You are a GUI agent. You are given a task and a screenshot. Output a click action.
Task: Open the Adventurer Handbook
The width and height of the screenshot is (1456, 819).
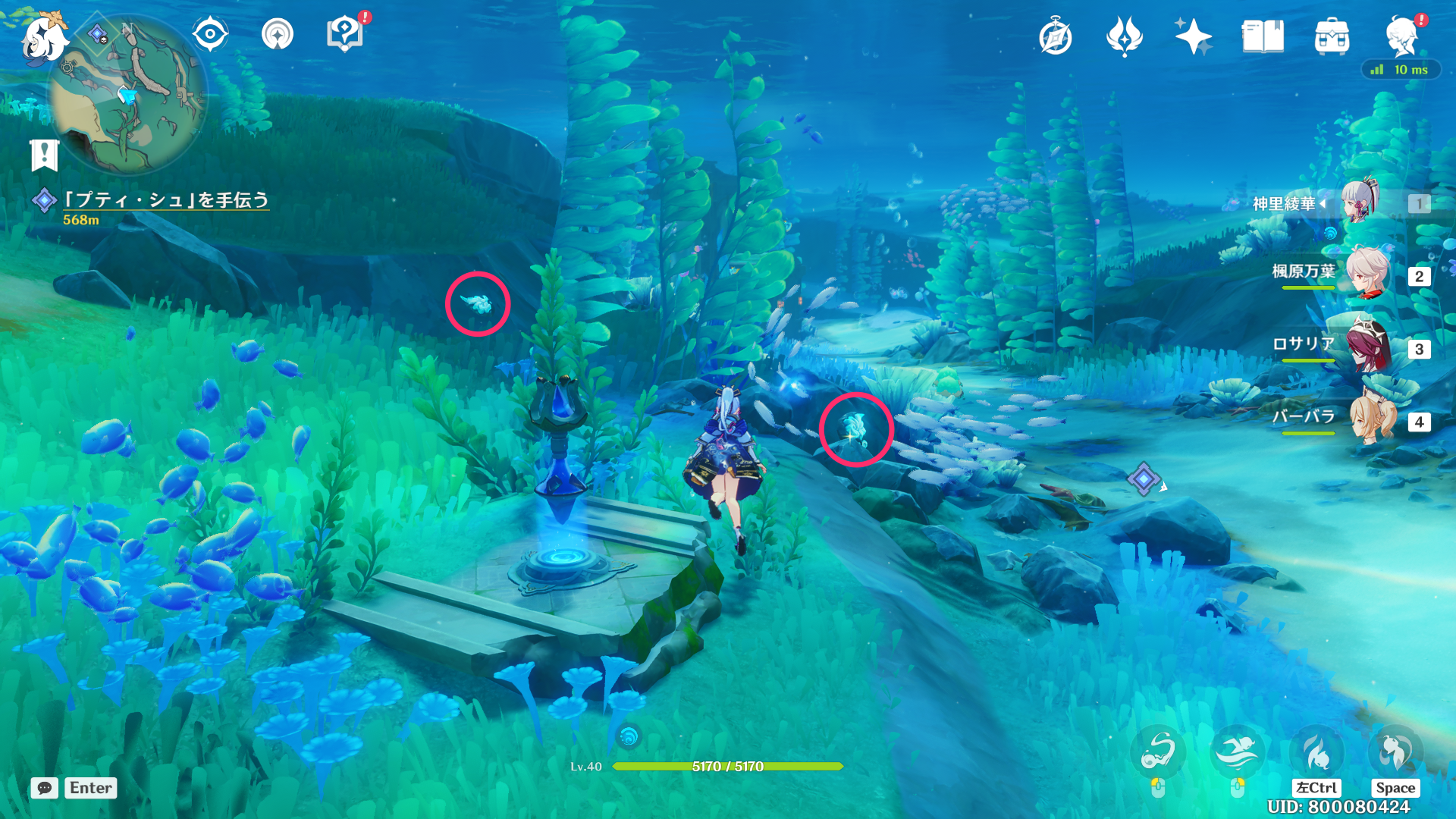click(1056, 36)
